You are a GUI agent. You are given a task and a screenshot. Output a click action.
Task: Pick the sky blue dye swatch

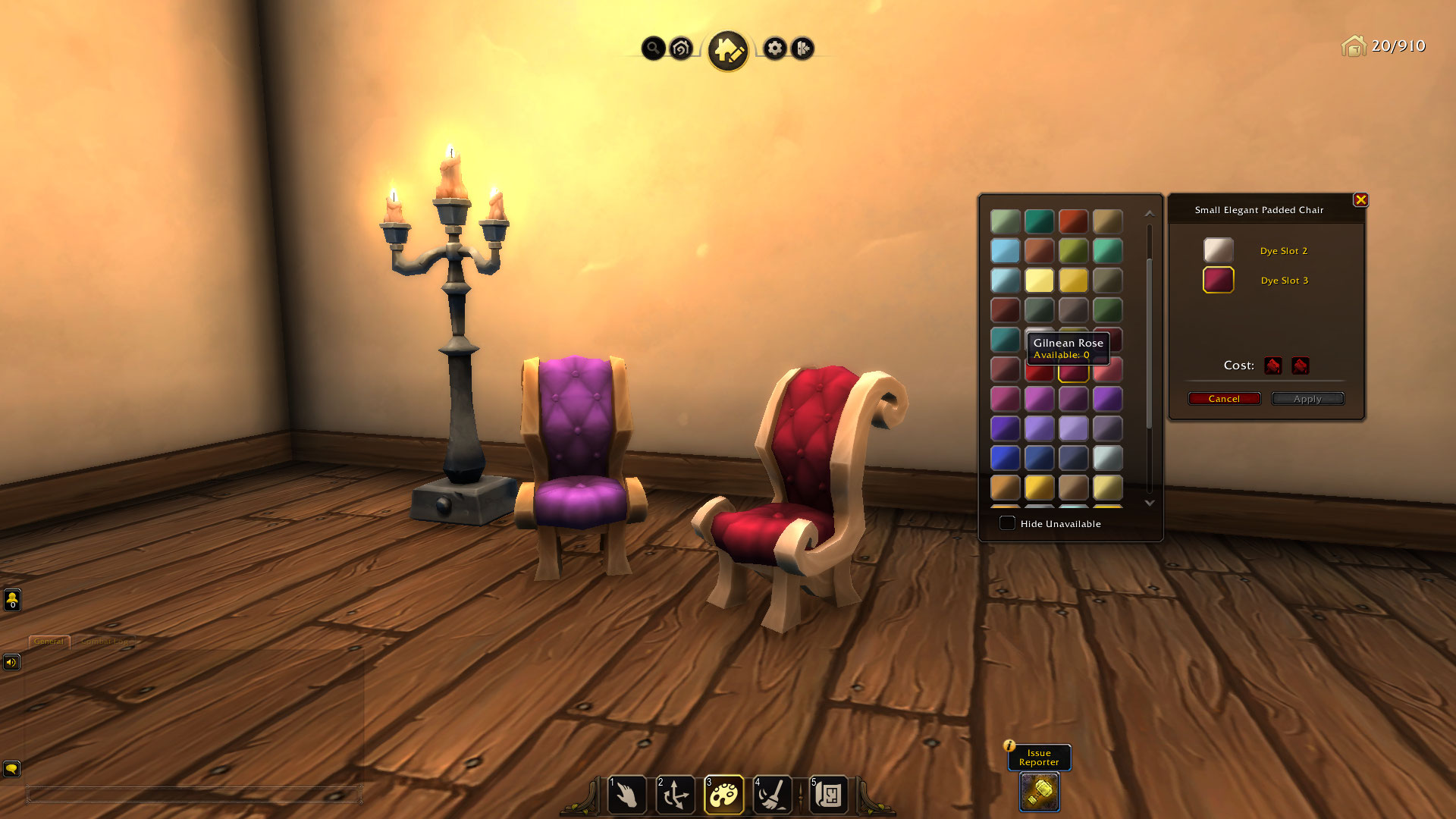click(x=1005, y=251)
